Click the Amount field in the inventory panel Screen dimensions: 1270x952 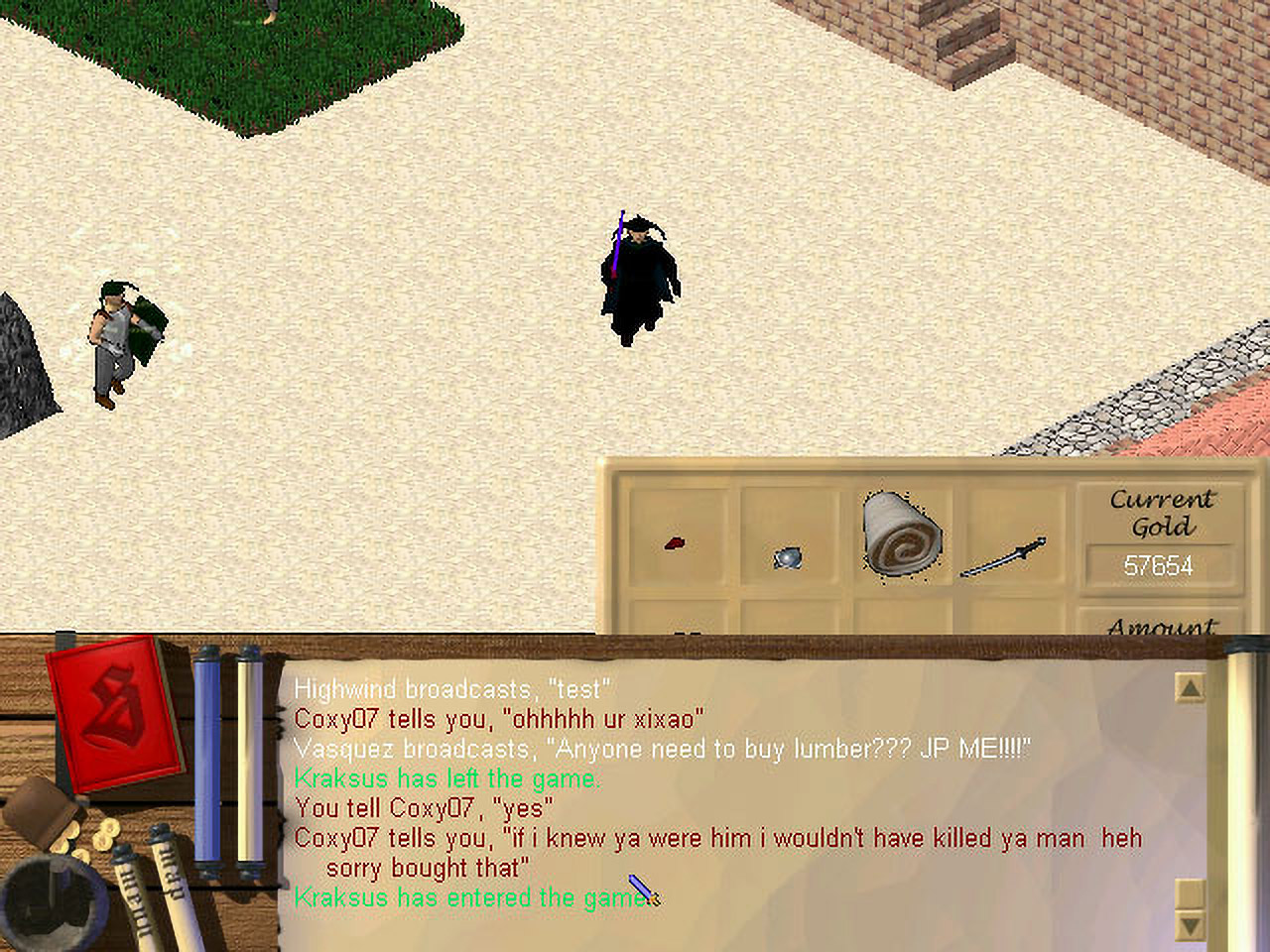click(x=1161, y=627)
